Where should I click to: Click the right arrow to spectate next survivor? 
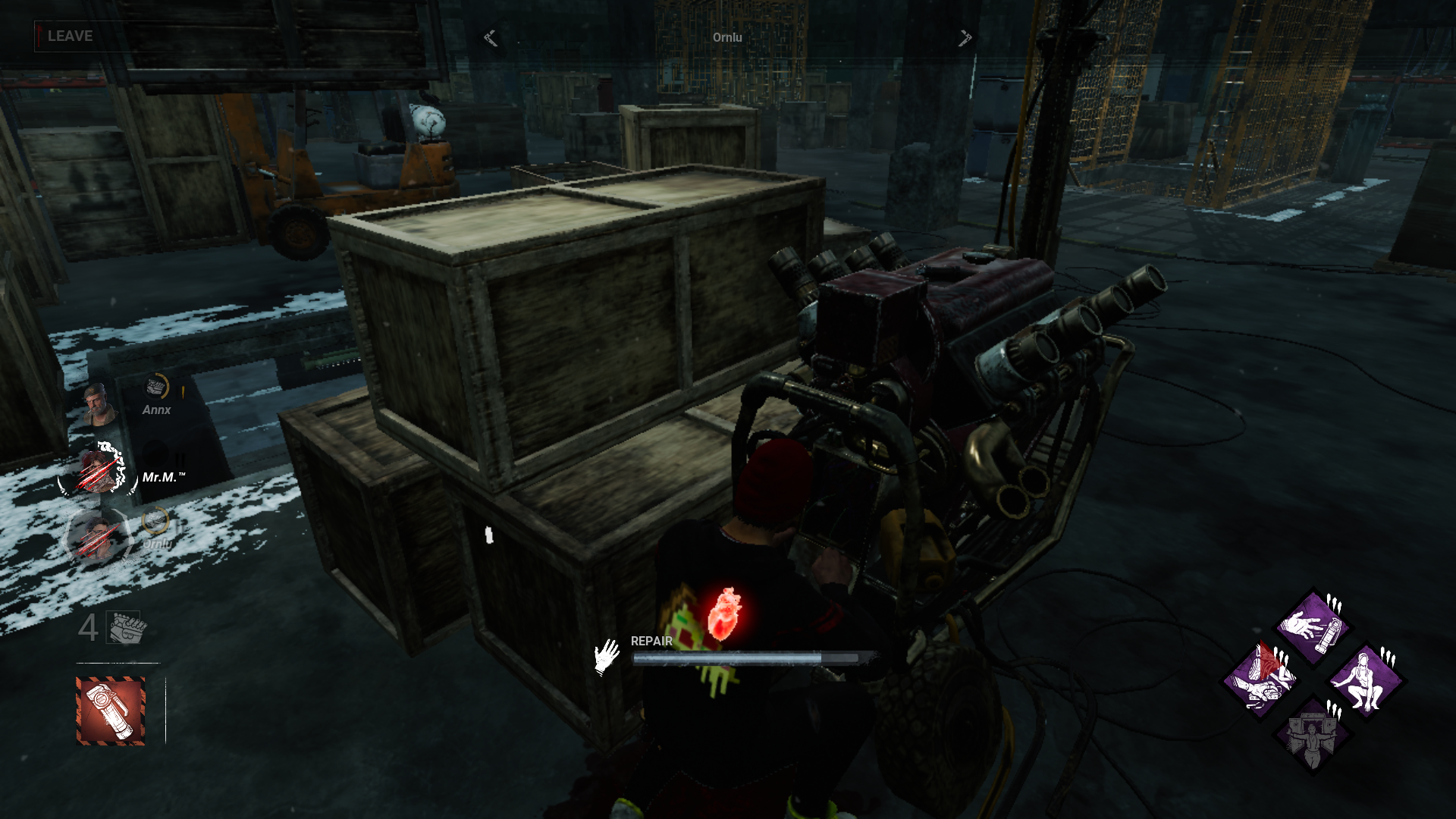point(965,36)
